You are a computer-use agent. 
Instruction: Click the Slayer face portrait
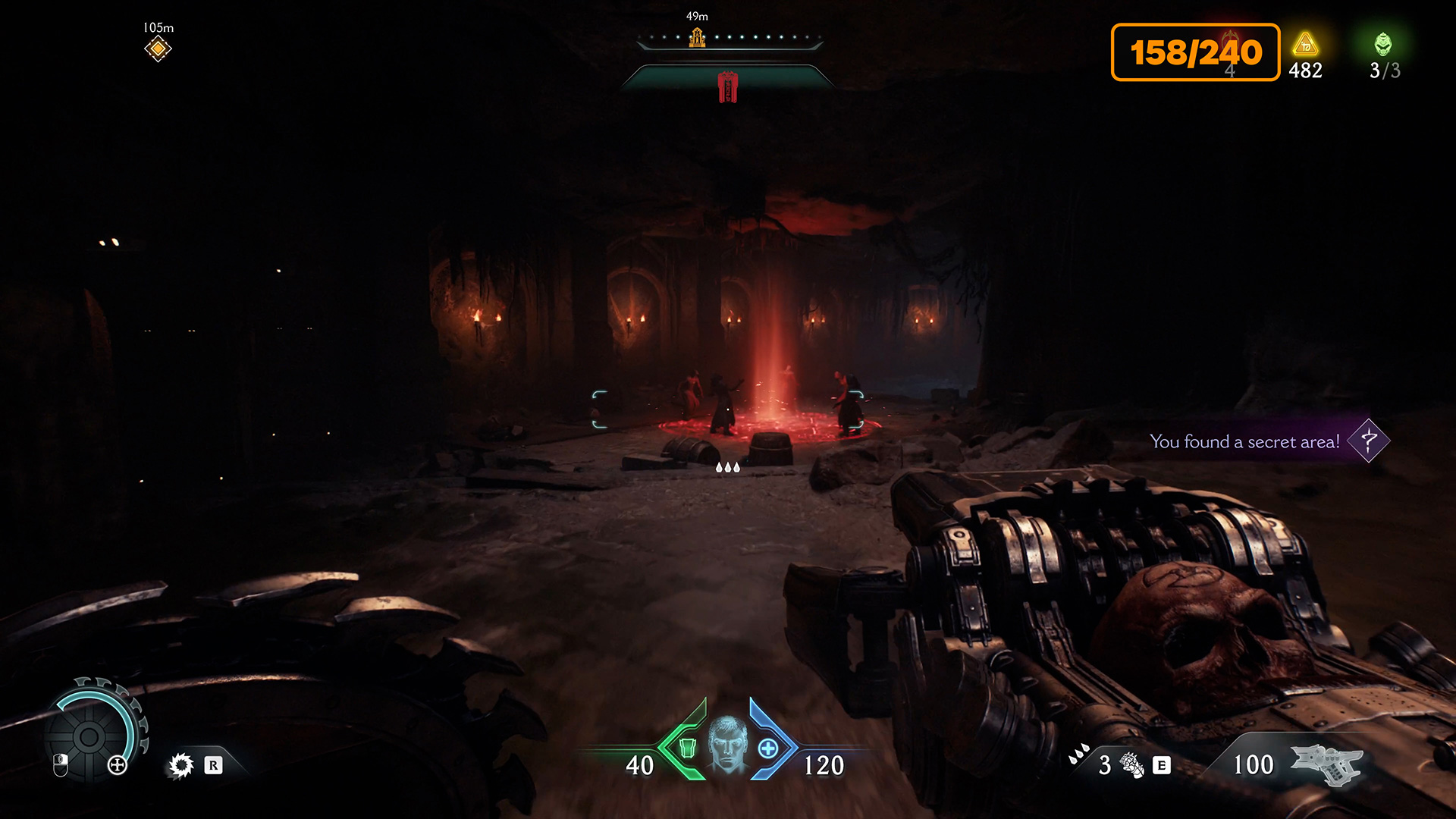coord(727,745)
